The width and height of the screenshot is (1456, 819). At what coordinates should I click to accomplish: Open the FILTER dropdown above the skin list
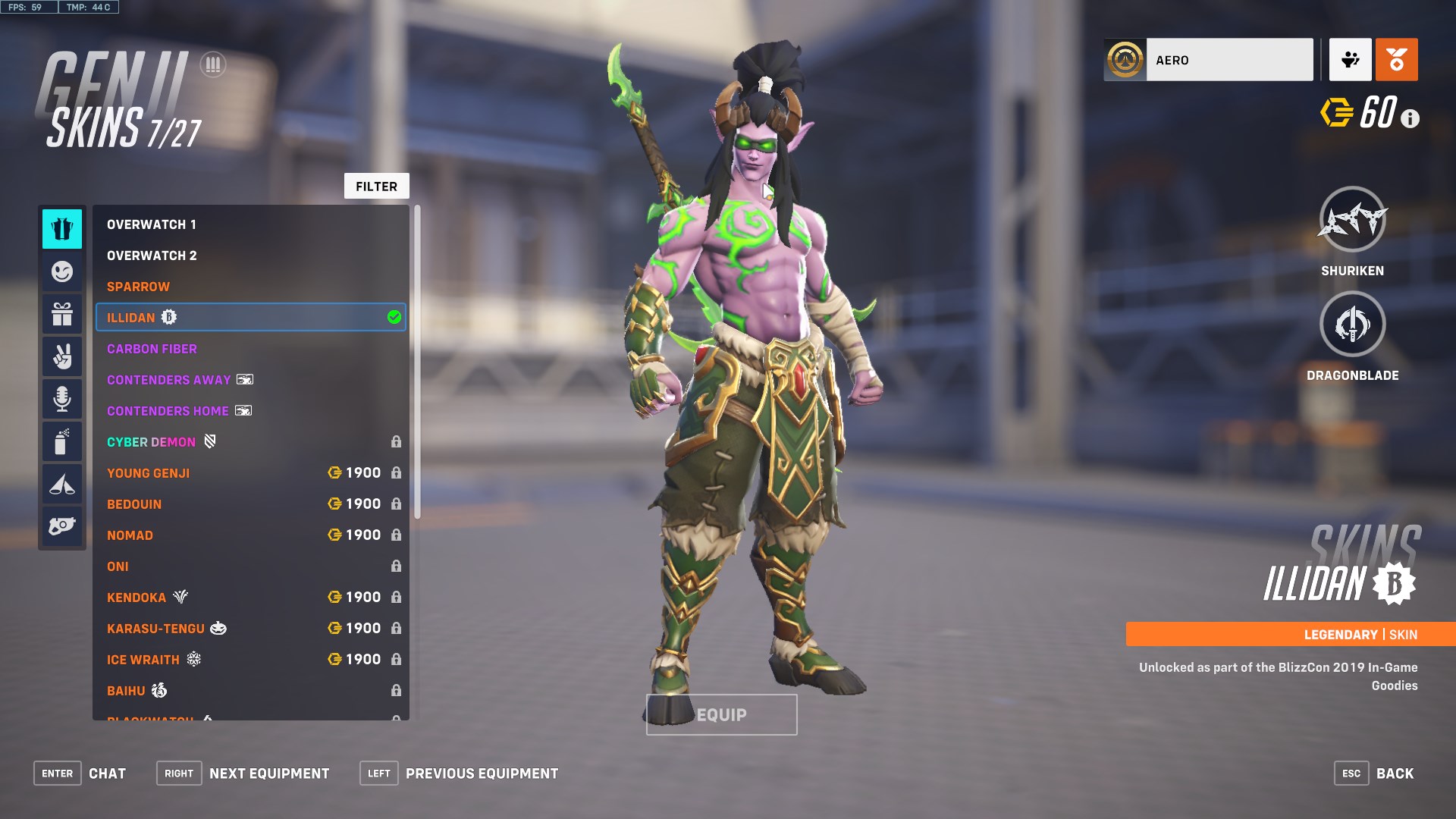point(377,186)
